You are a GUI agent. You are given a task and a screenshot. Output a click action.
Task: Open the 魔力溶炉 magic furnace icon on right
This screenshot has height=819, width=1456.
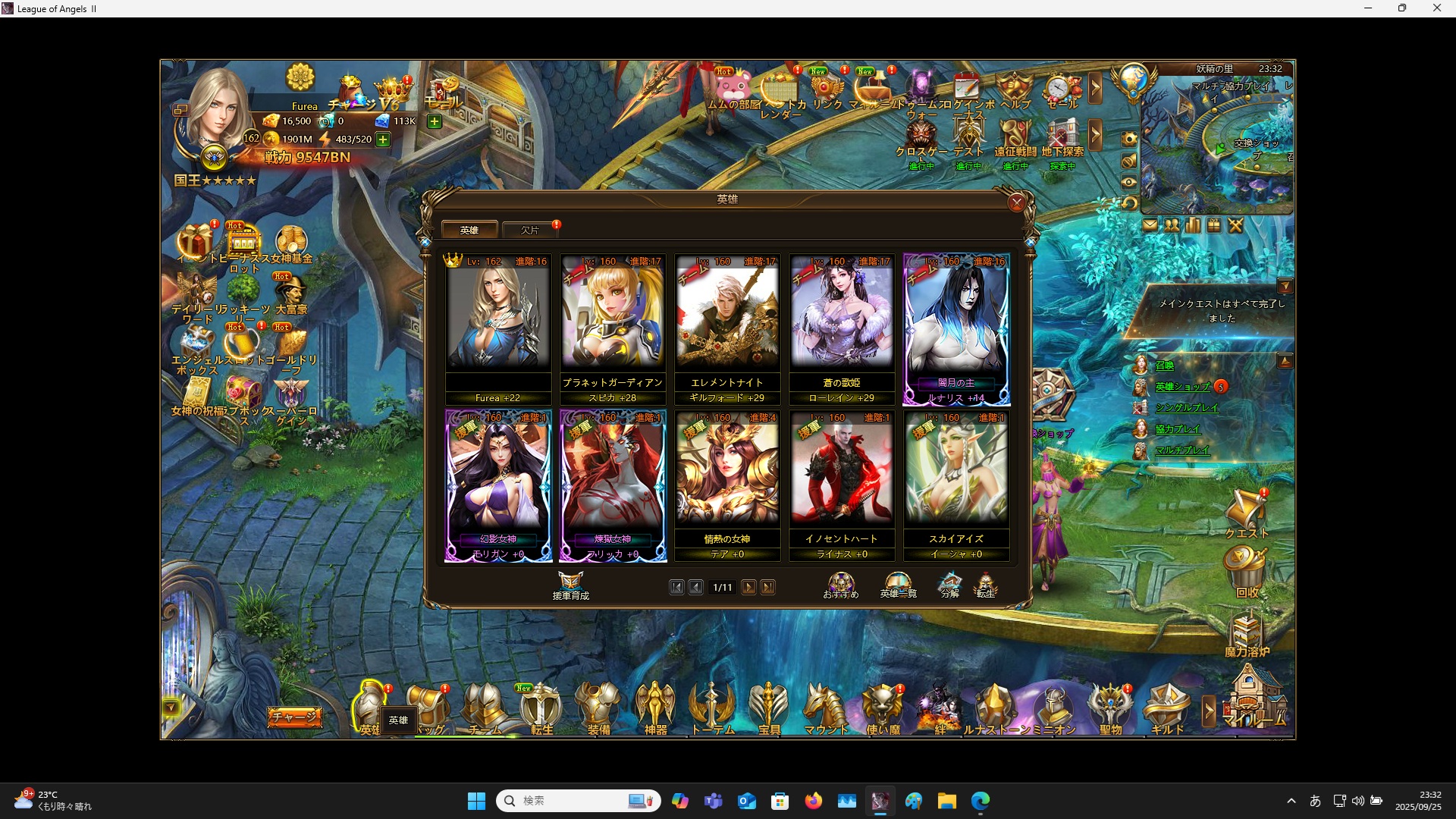[1248, 633]
